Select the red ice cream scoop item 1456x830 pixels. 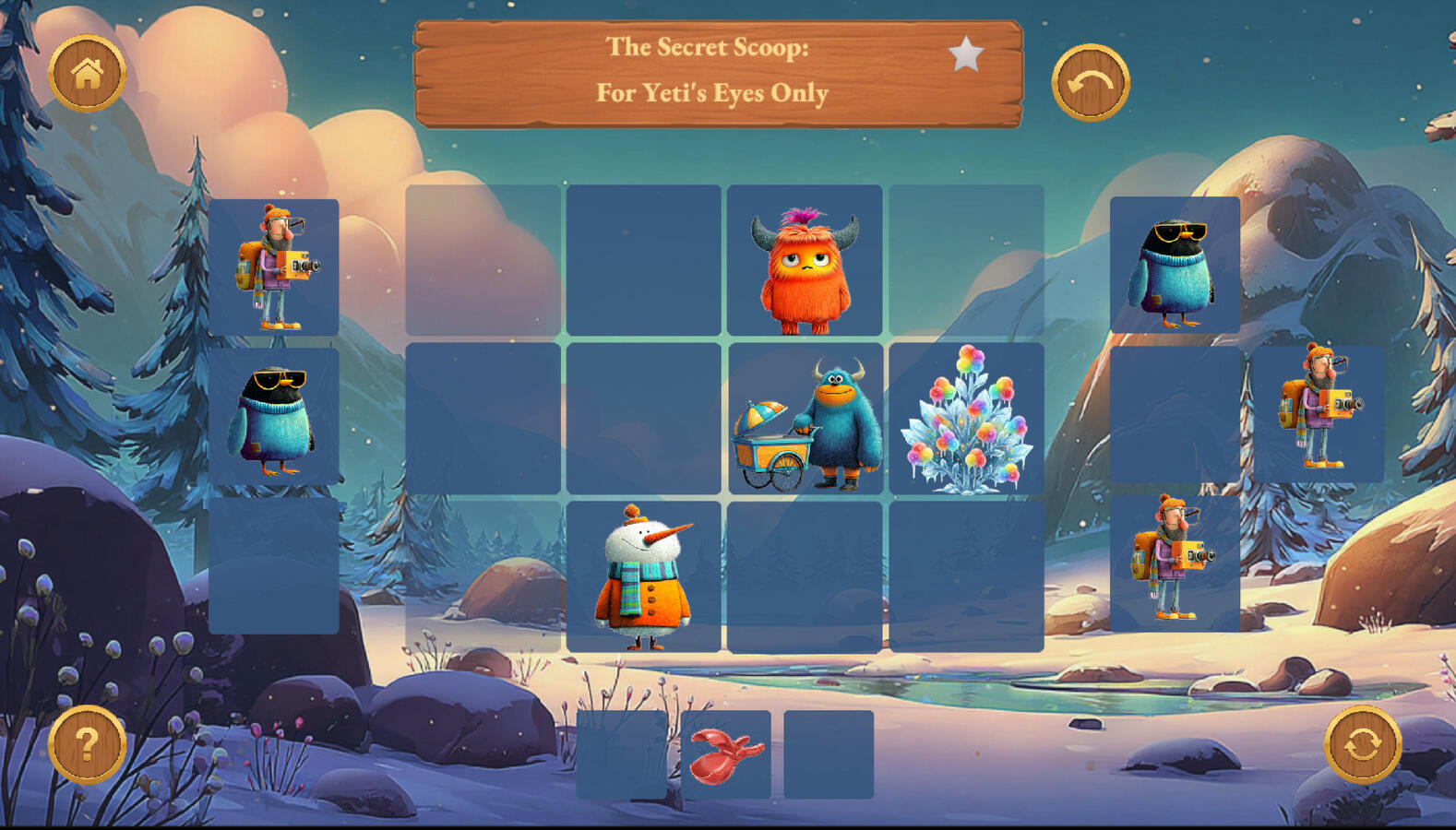coord(726,754)
